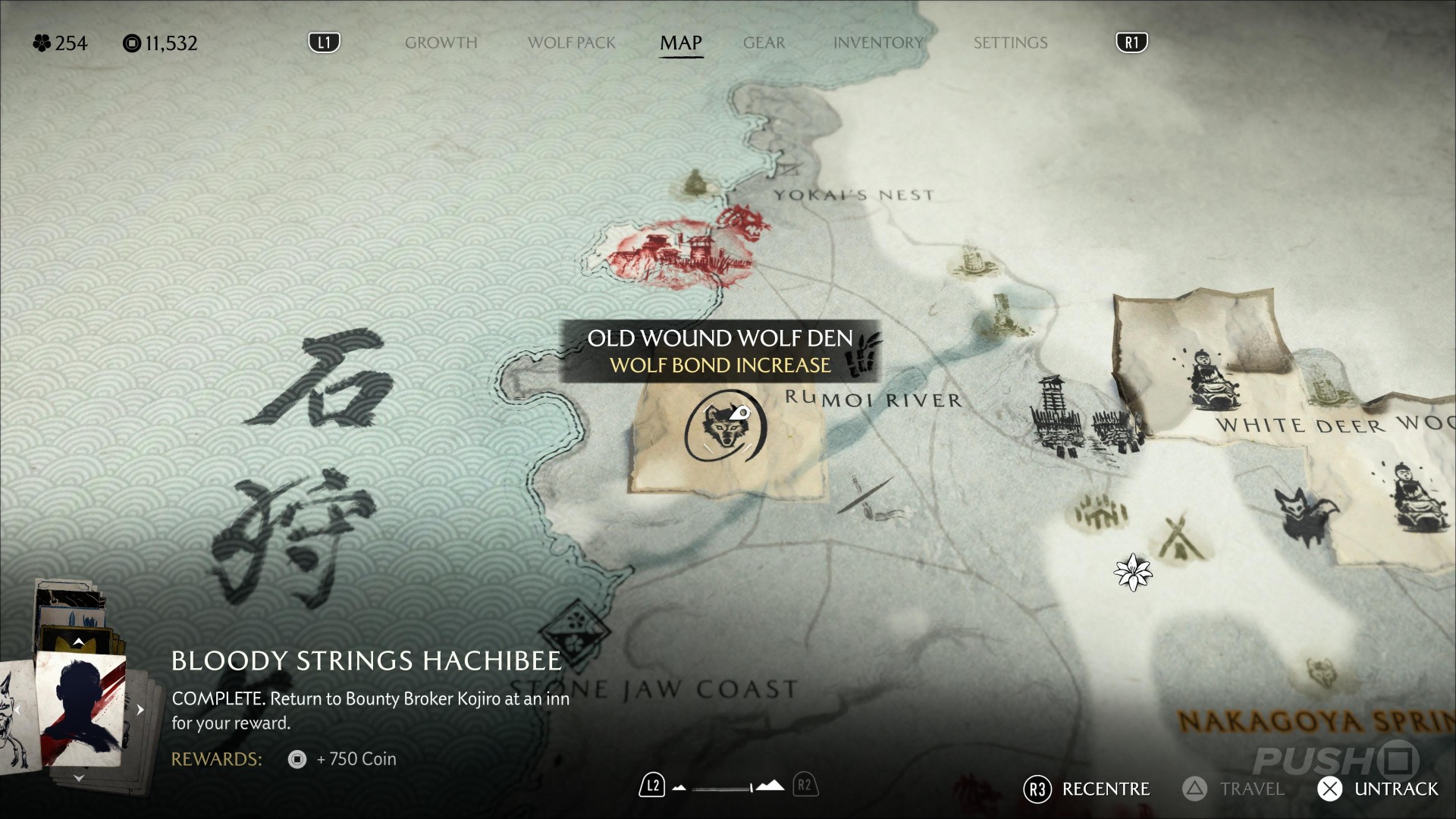The width and height of the screenshot is (1456, 819).
Task: Select the Old Wound Wolf Den marker
Action: point(725,426)
